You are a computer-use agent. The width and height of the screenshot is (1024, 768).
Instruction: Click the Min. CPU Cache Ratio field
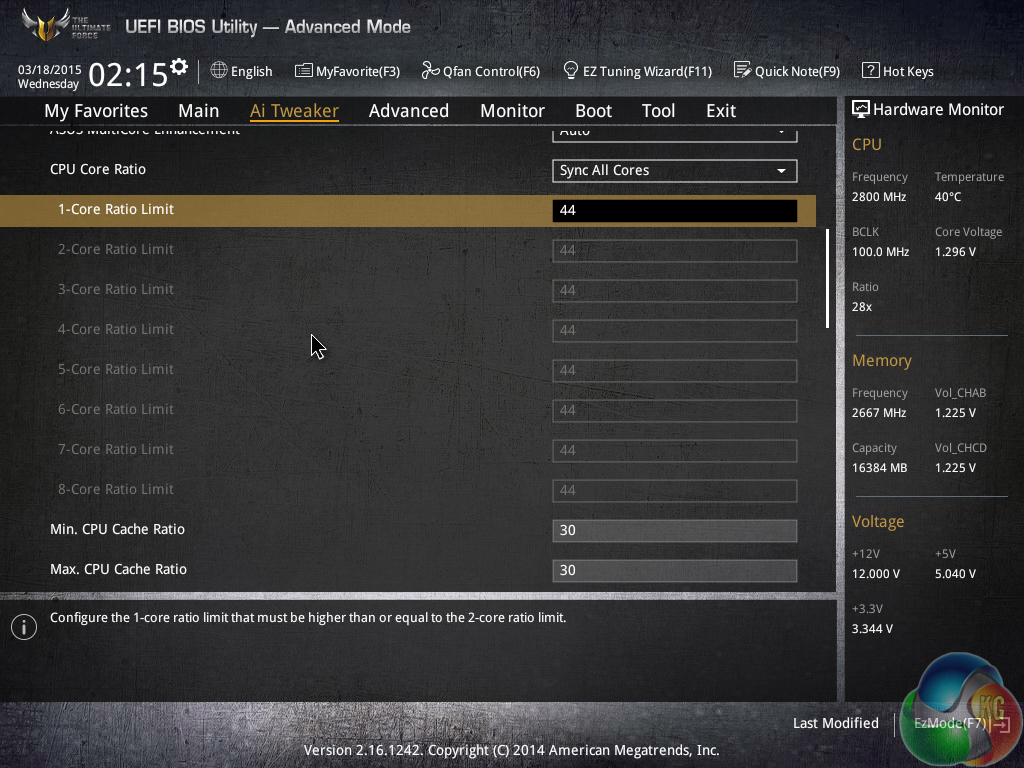(674, 530)
